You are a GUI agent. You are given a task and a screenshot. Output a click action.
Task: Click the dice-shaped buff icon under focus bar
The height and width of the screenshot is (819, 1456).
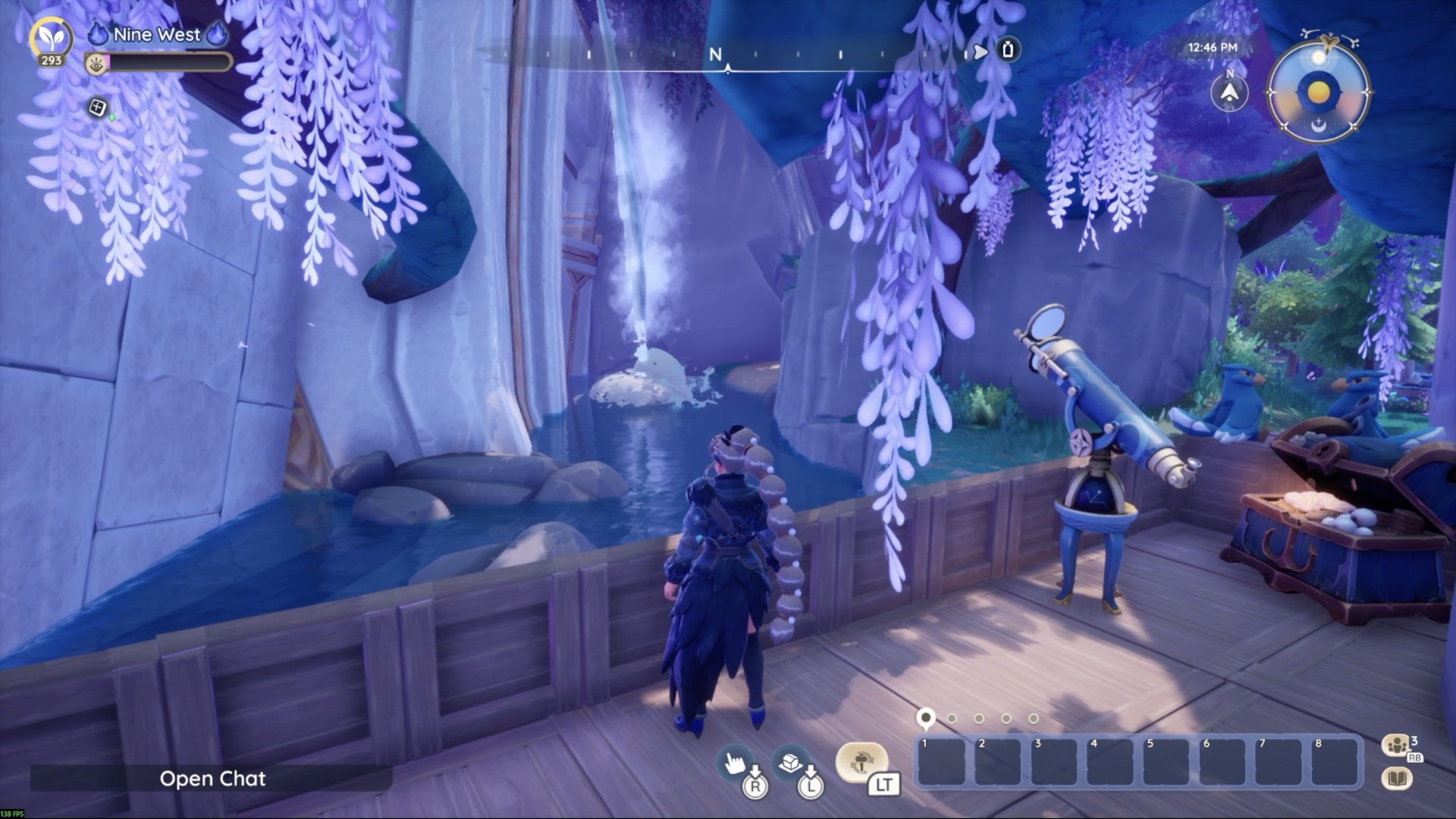(x=97, y=108)
